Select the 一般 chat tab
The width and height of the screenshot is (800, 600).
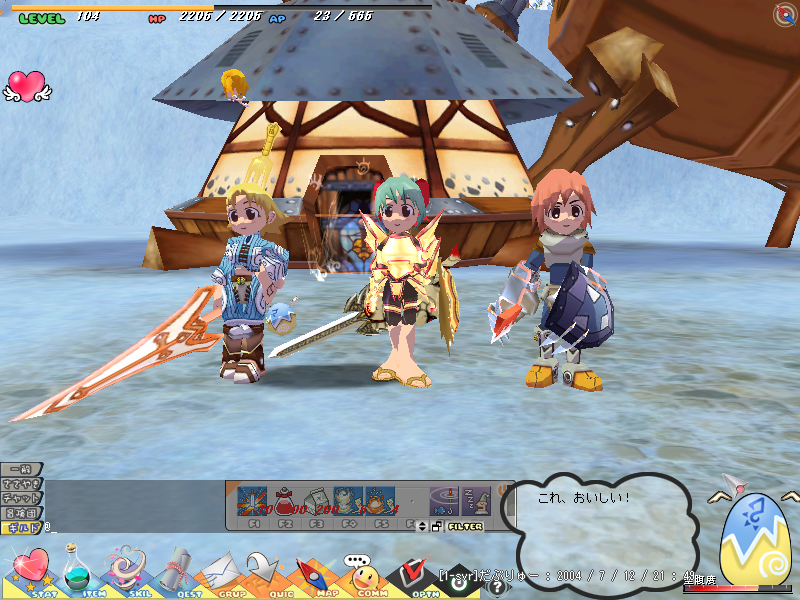coord(21,469)
